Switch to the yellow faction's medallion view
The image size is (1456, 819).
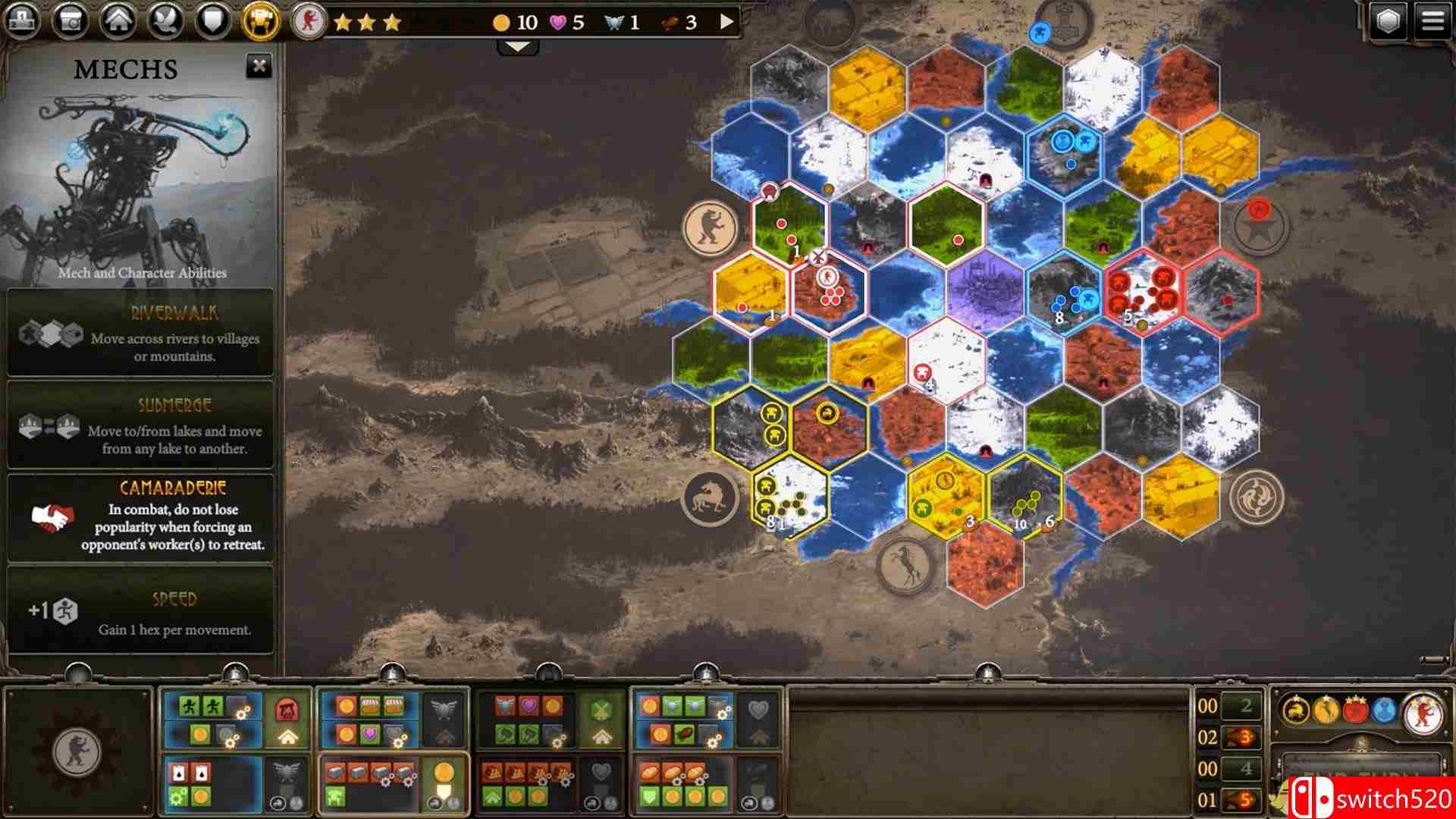[x=1326, y=711]
